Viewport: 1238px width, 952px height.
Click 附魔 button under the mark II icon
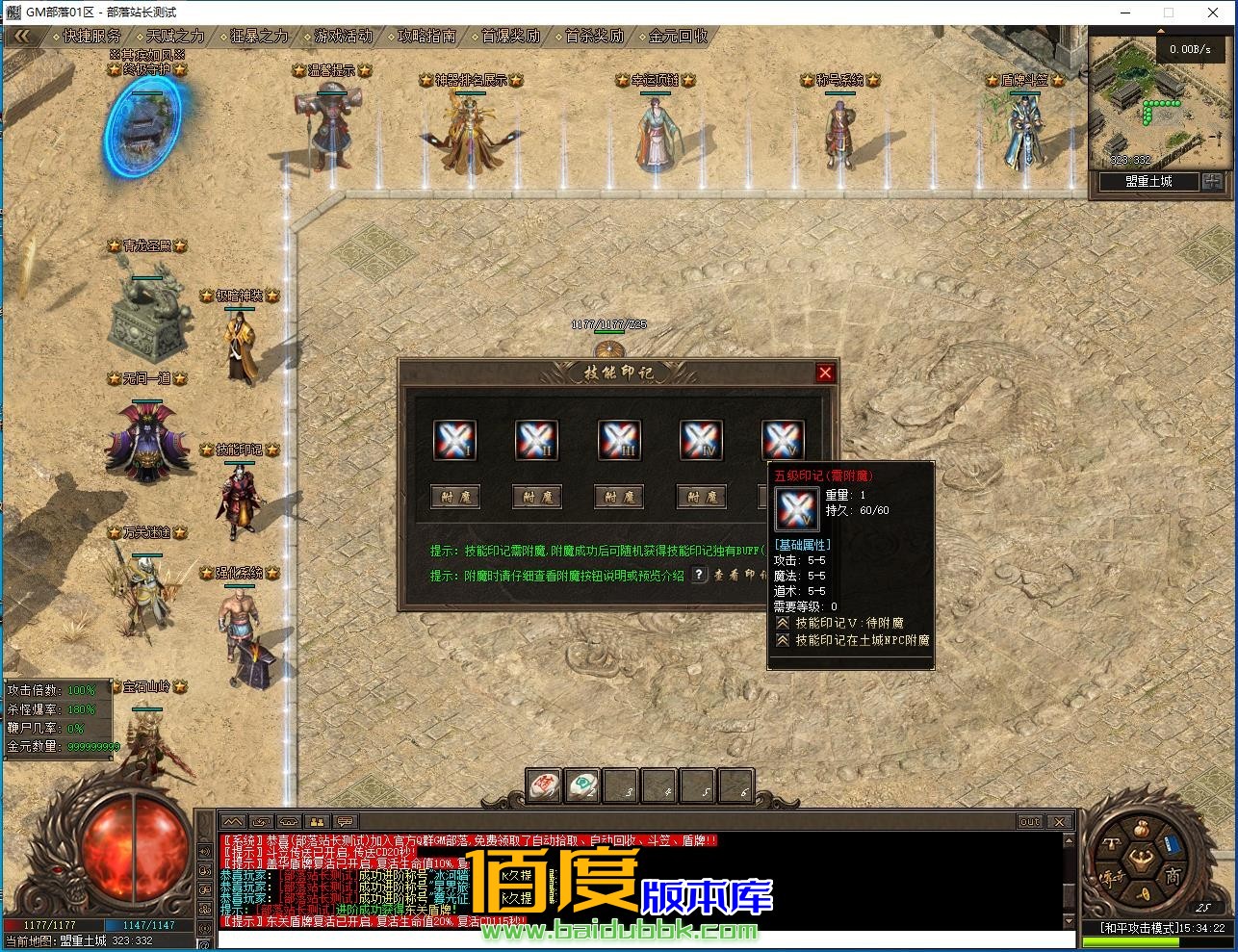pos(537,497)
